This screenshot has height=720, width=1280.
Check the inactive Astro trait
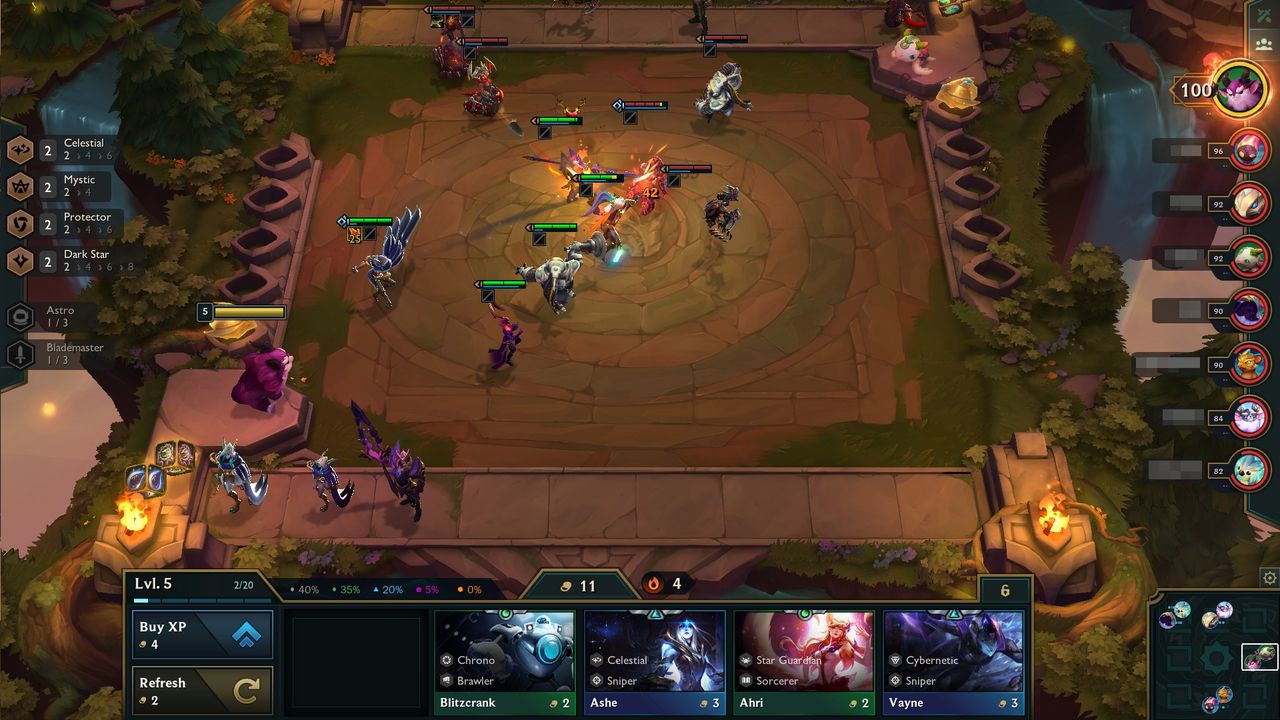[55, 317]
